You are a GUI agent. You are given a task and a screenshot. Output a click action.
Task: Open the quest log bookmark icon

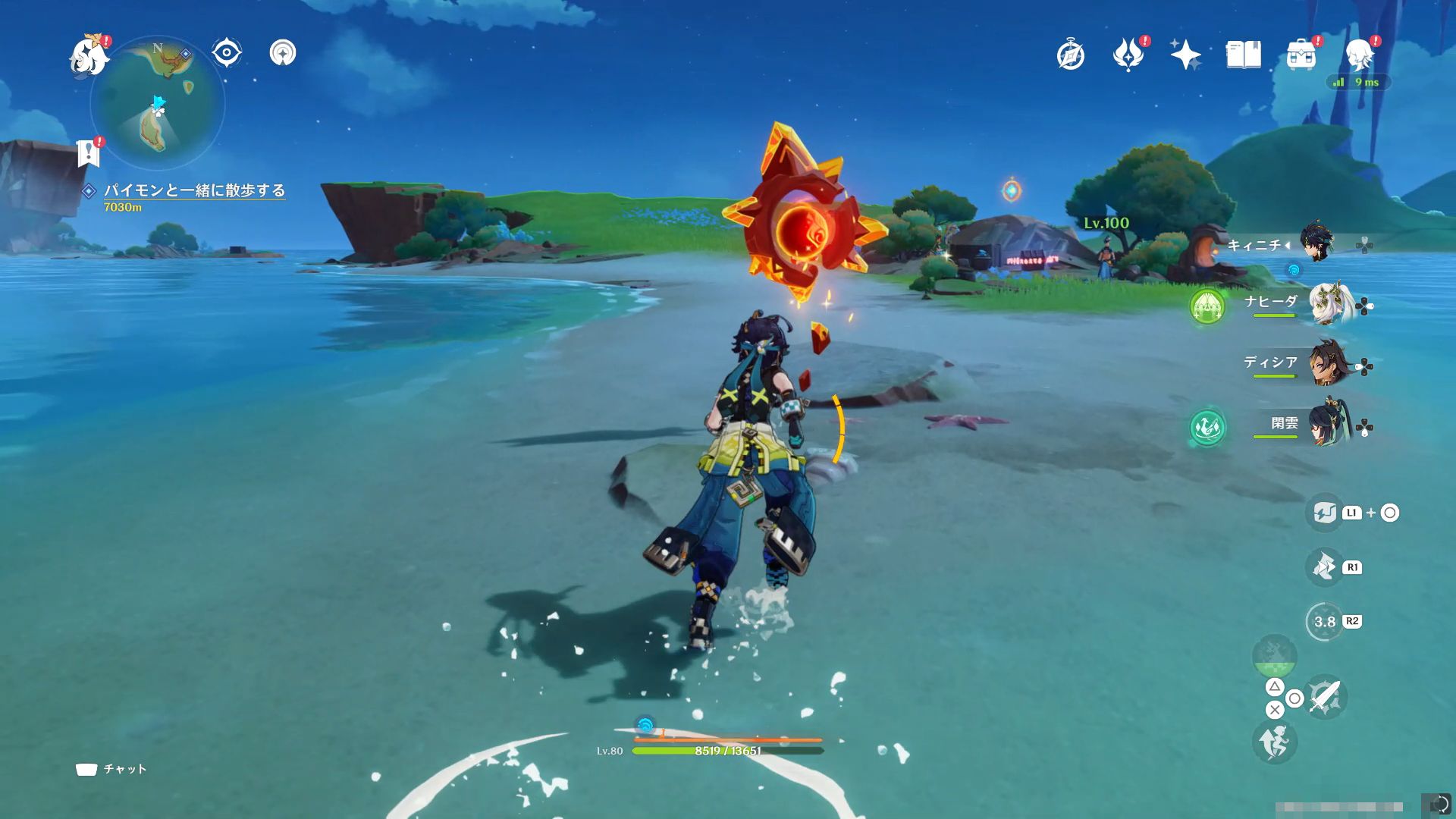(89, 153)
